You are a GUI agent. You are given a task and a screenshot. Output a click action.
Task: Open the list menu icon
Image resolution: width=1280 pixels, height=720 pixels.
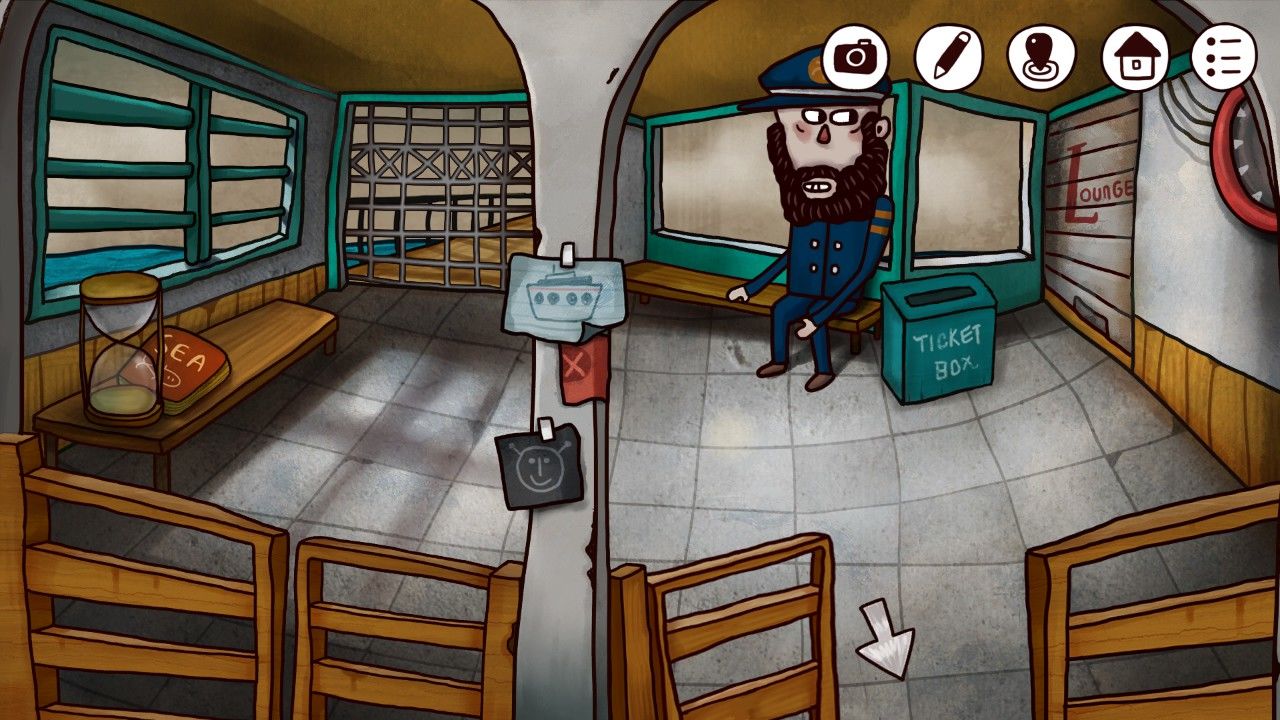click(x=1222, y=58)
